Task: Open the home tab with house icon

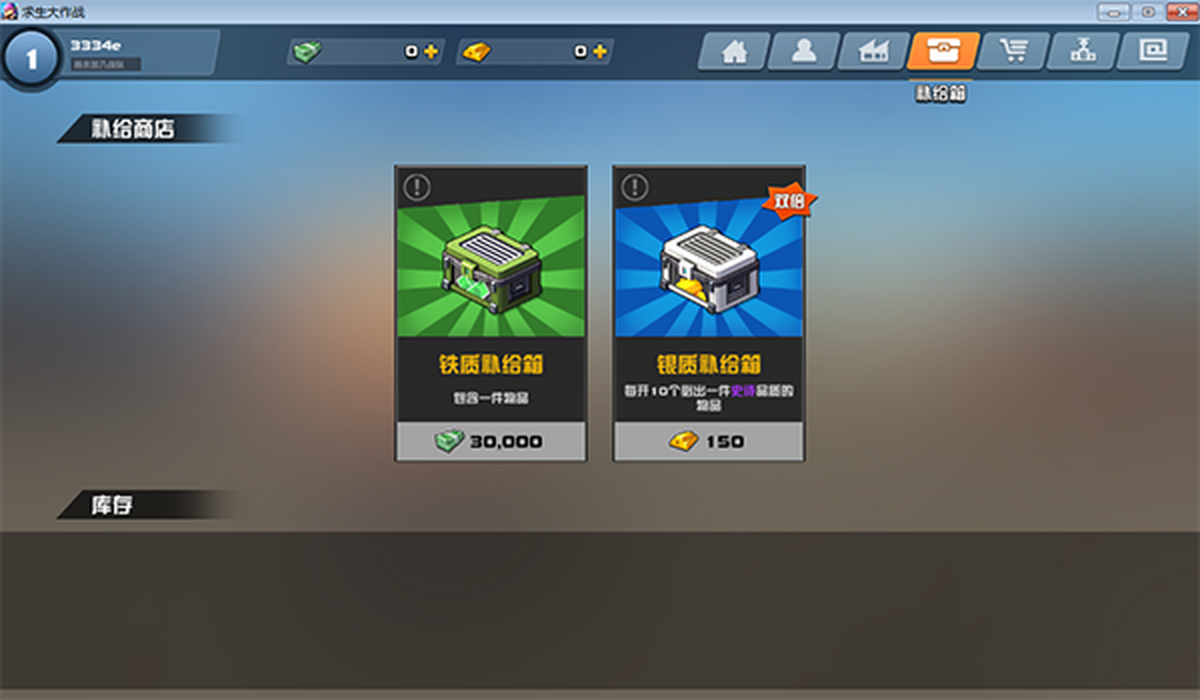Action: (734, 52)
